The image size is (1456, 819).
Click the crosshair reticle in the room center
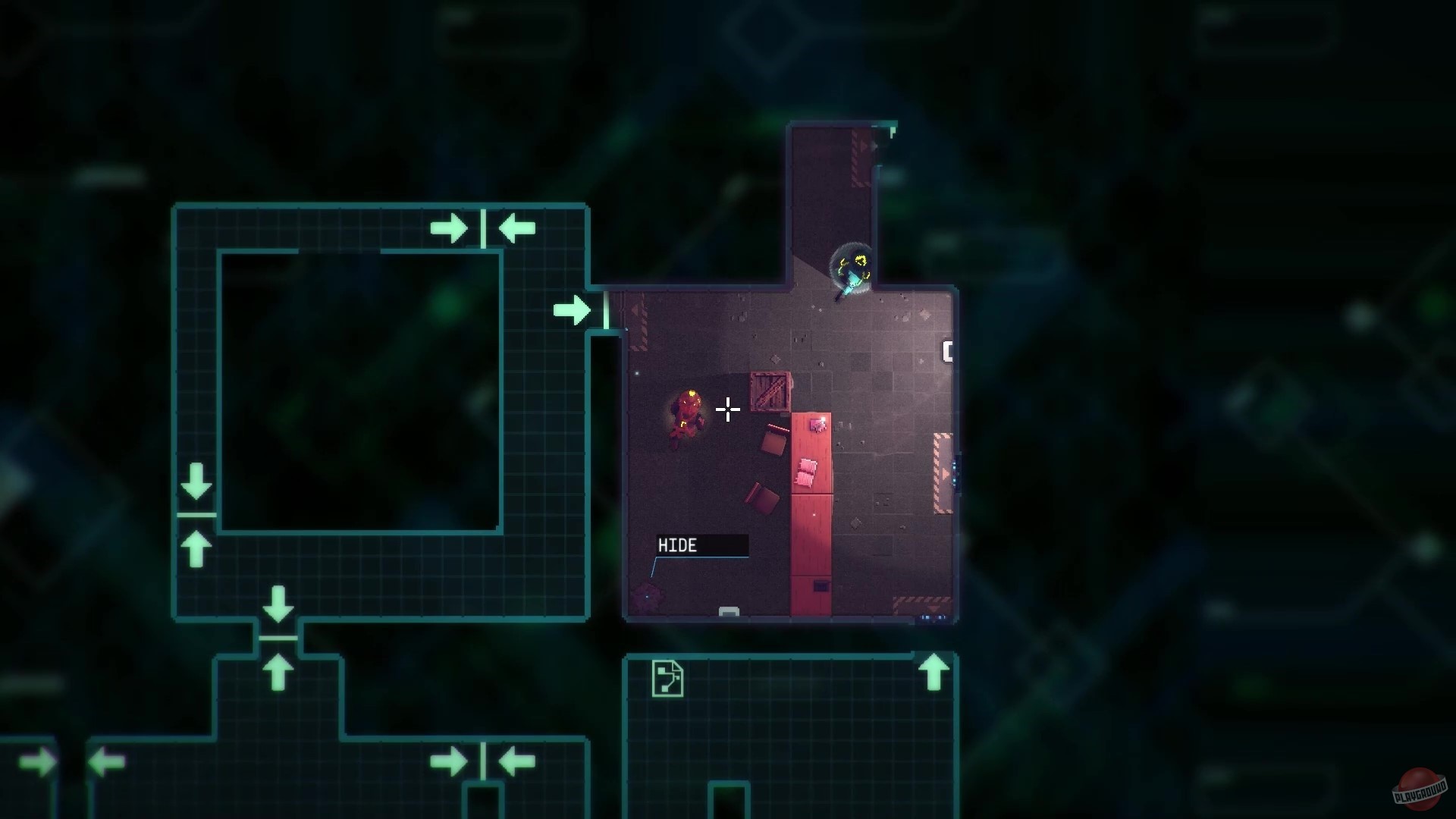[x=727, y=409]
